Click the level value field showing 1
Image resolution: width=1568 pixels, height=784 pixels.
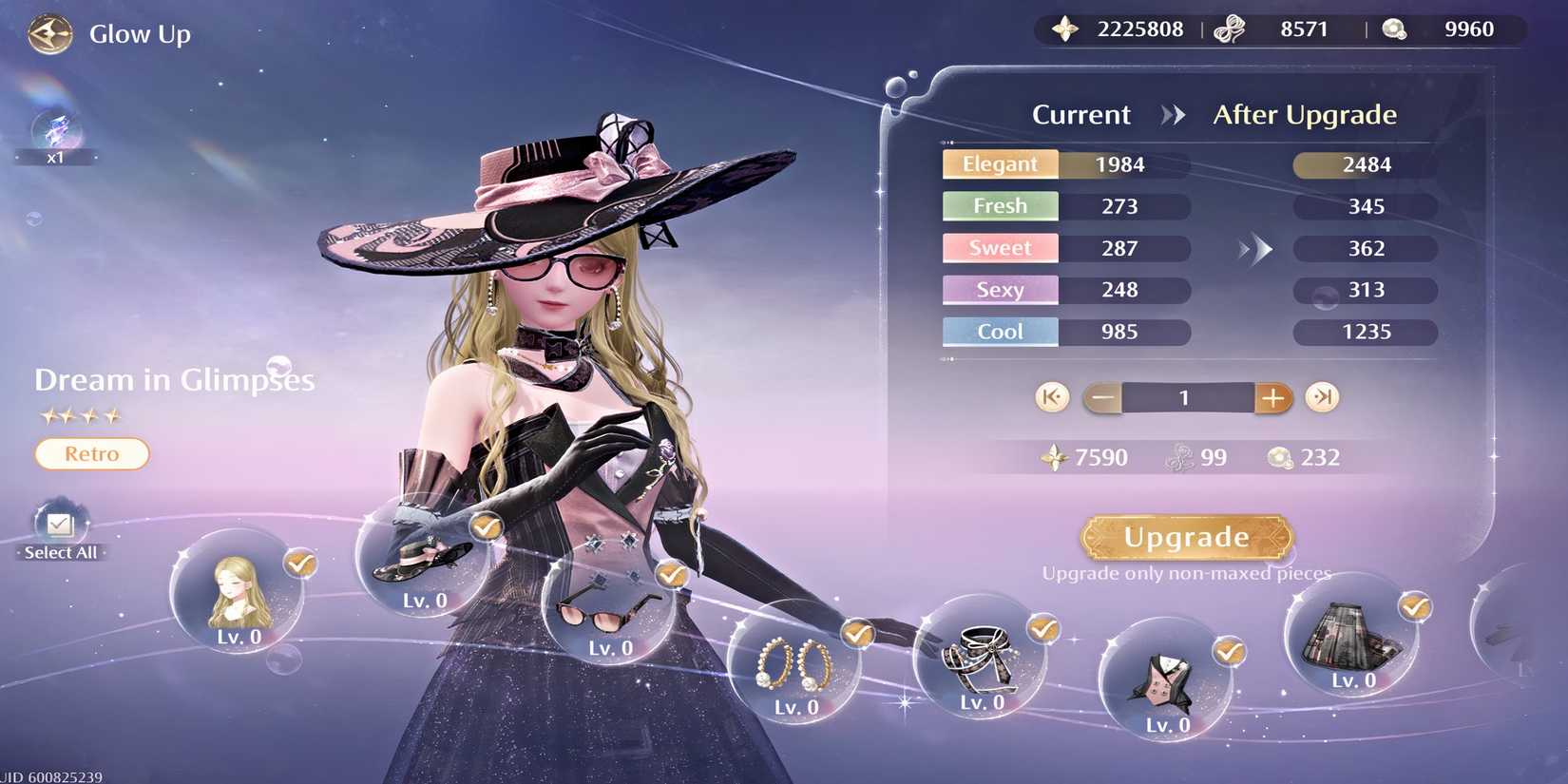(x=1186, y=398)
